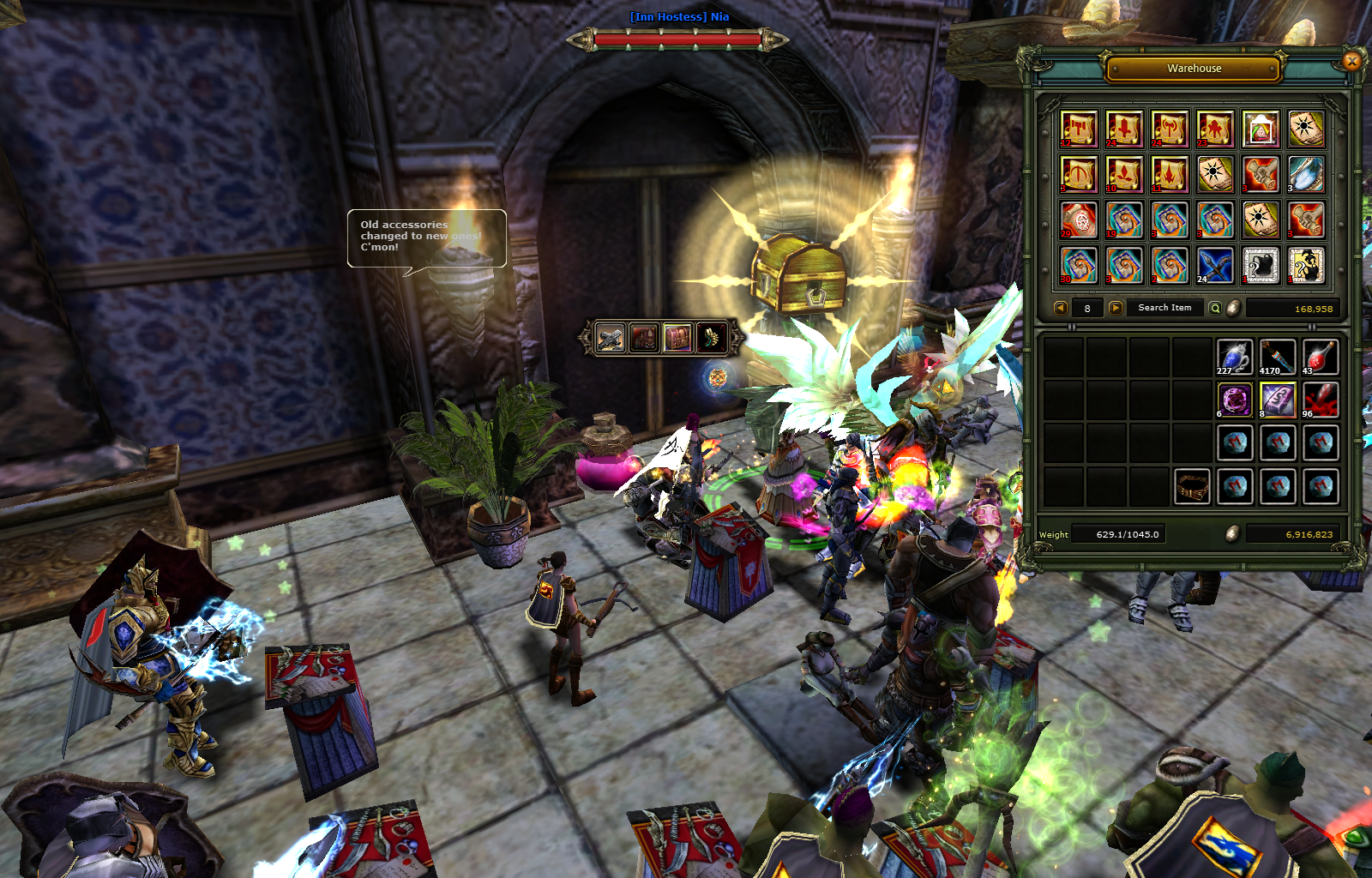This screenshot has width=1372, height=878.
Task: Go to the previous warehouse page
Action: pyautogui.click(x=1061, y=308)
